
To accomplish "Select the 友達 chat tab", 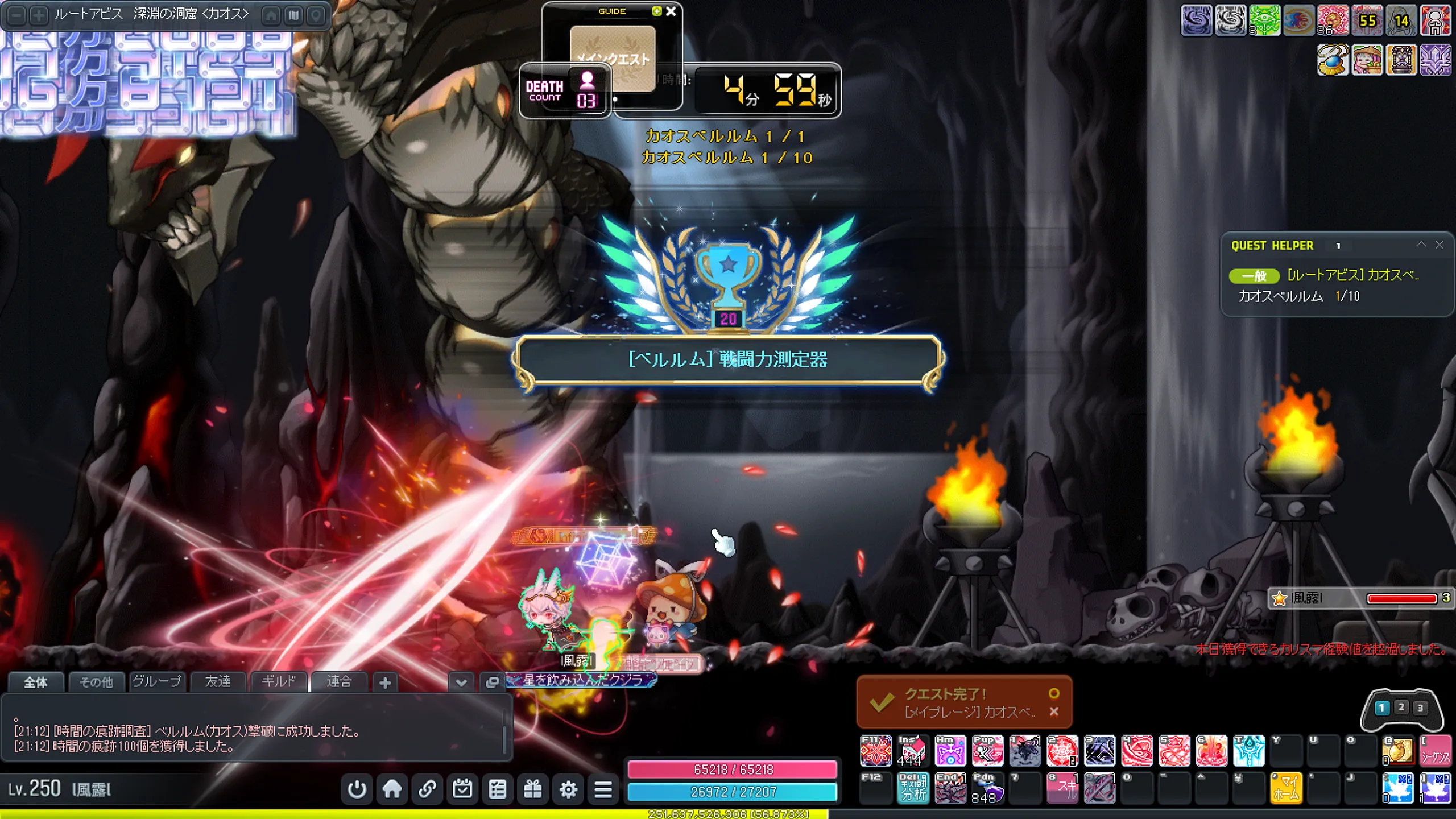I will tap(218, 681).
